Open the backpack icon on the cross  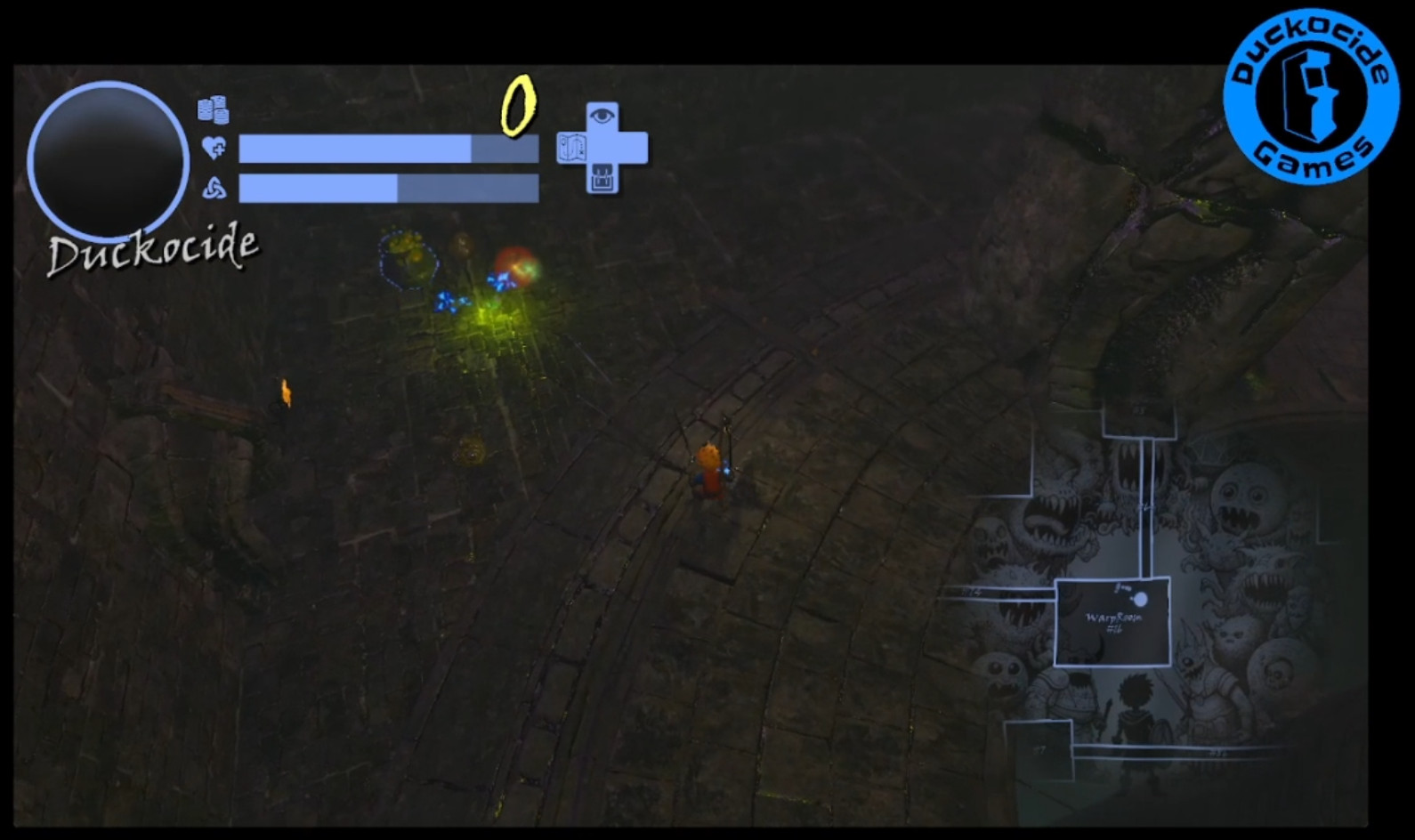[x=602, y=179]
